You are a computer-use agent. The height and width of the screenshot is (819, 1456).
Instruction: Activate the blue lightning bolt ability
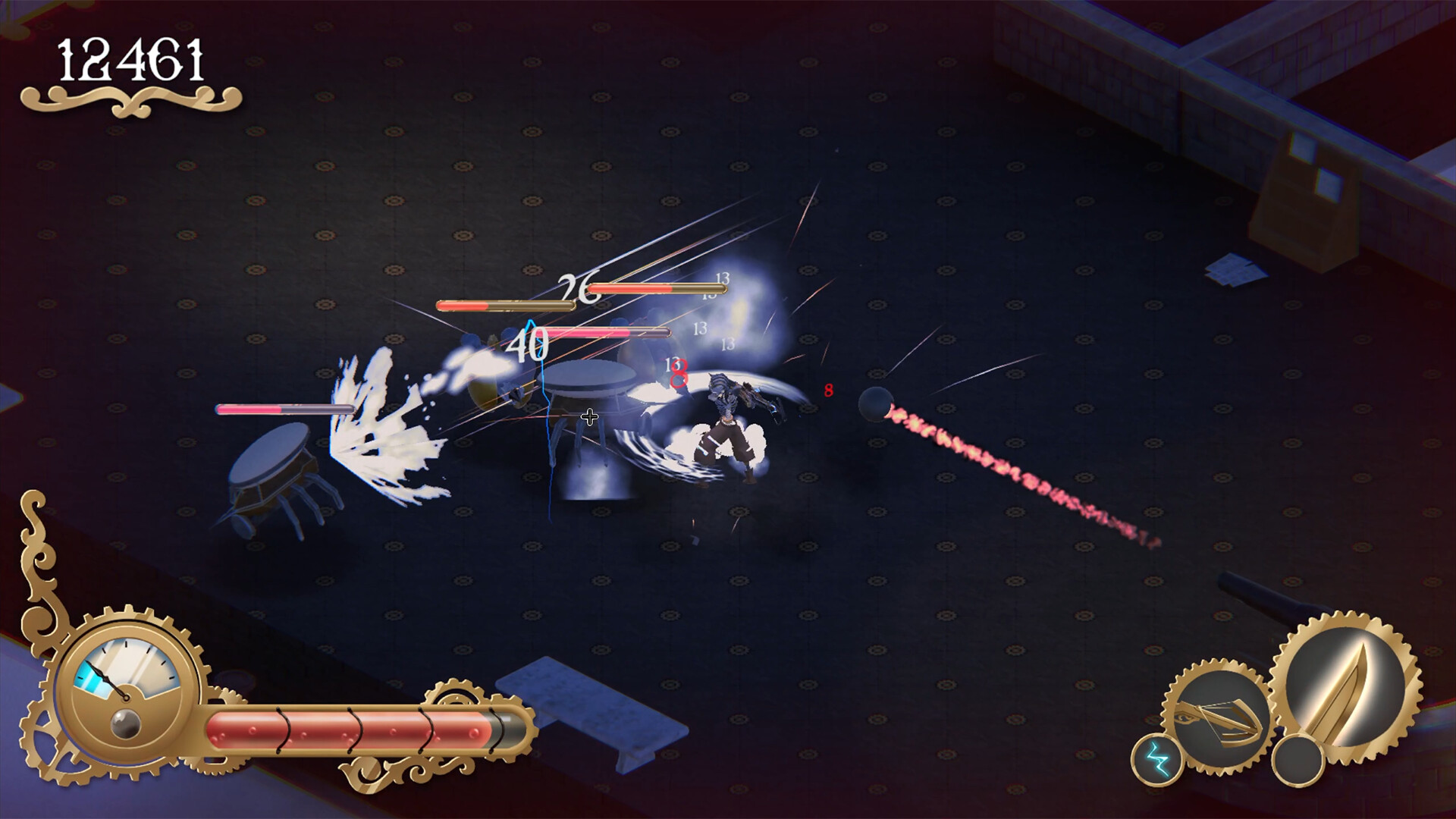click(x=1156, y=759)
